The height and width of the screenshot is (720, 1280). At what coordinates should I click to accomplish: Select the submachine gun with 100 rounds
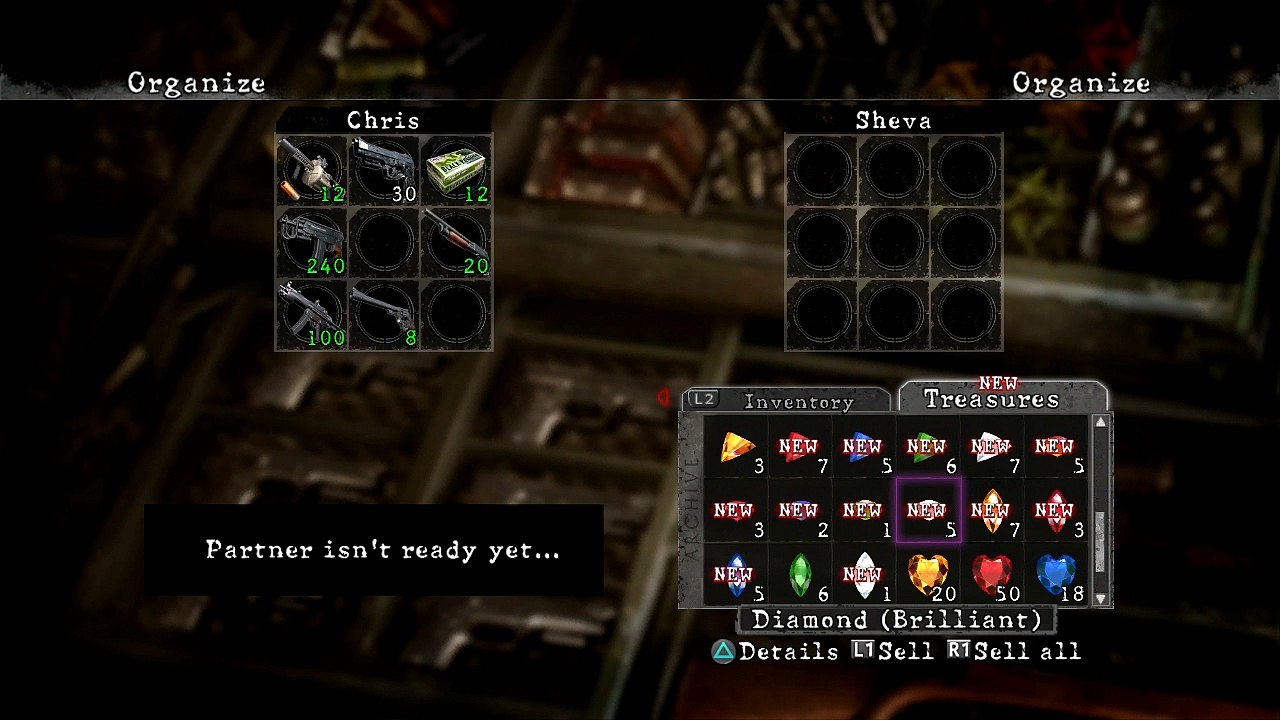tap(311, 314)
